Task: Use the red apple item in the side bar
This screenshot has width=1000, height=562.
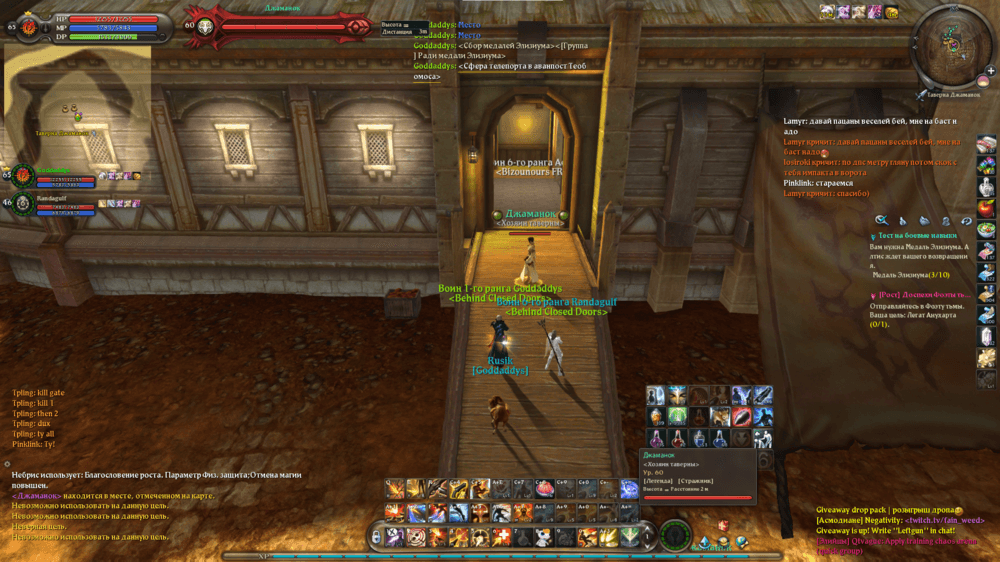Action: click(986, 208)
